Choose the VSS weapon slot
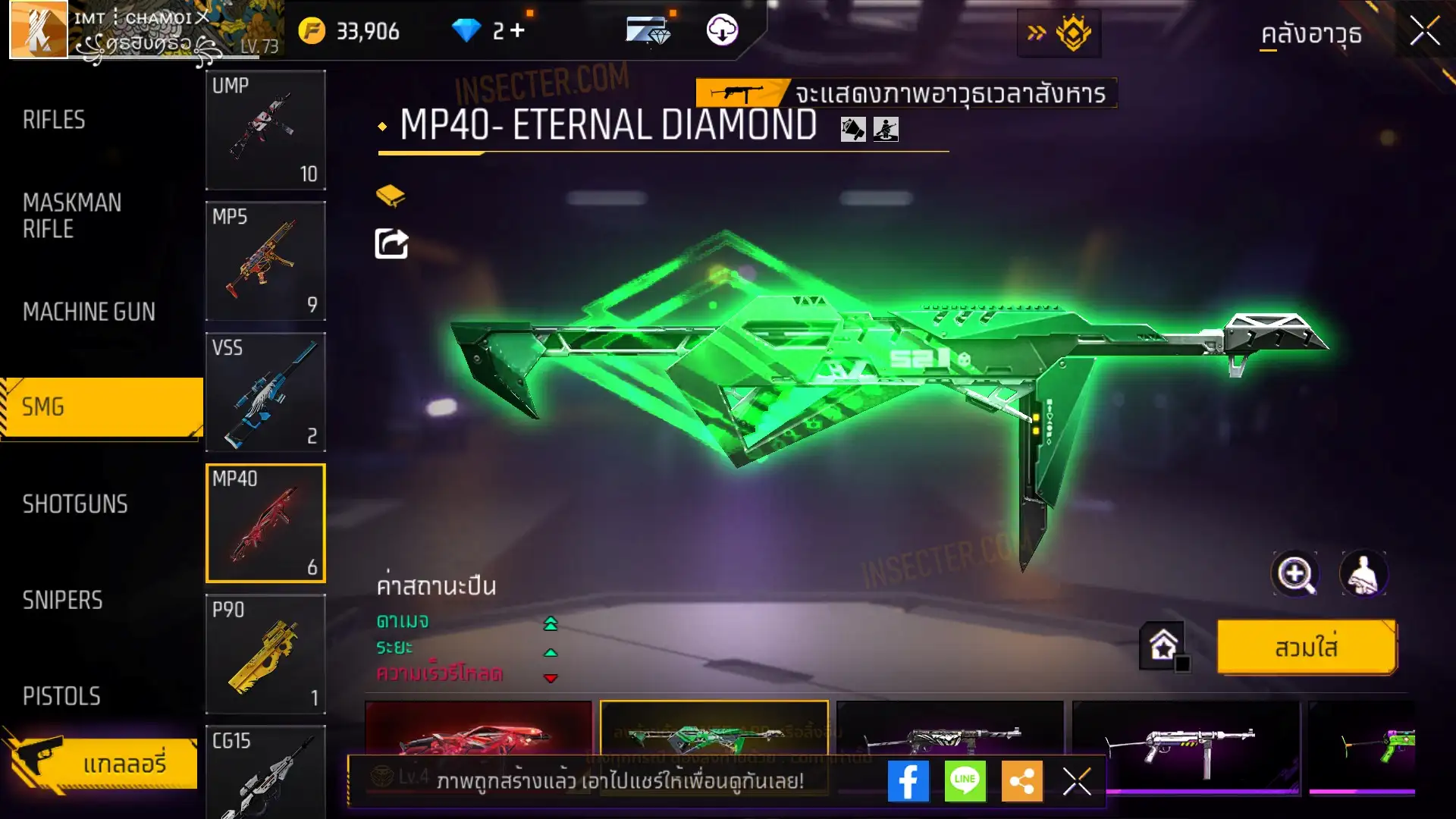 click(265, 392)
